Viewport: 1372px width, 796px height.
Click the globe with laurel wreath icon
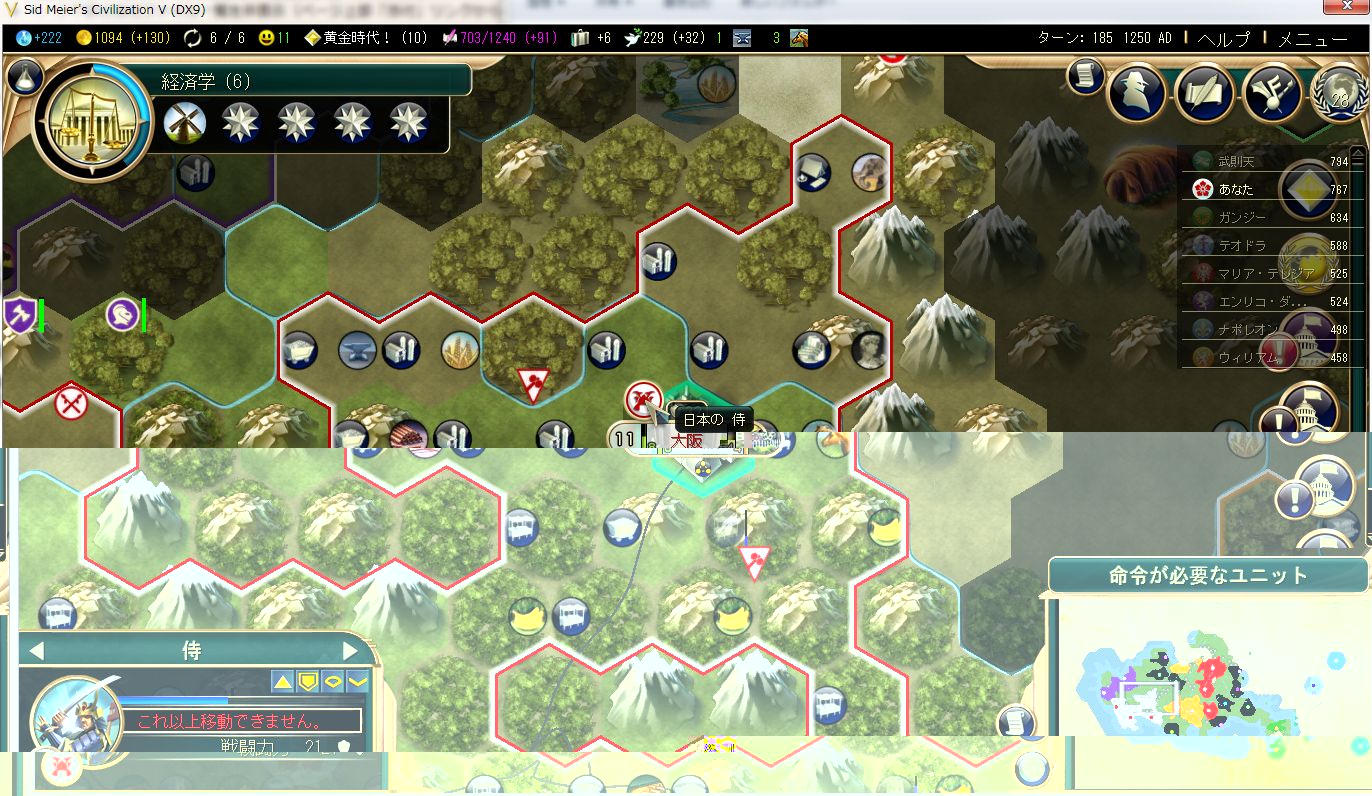pyautogui.click(x=1338, y=93)
